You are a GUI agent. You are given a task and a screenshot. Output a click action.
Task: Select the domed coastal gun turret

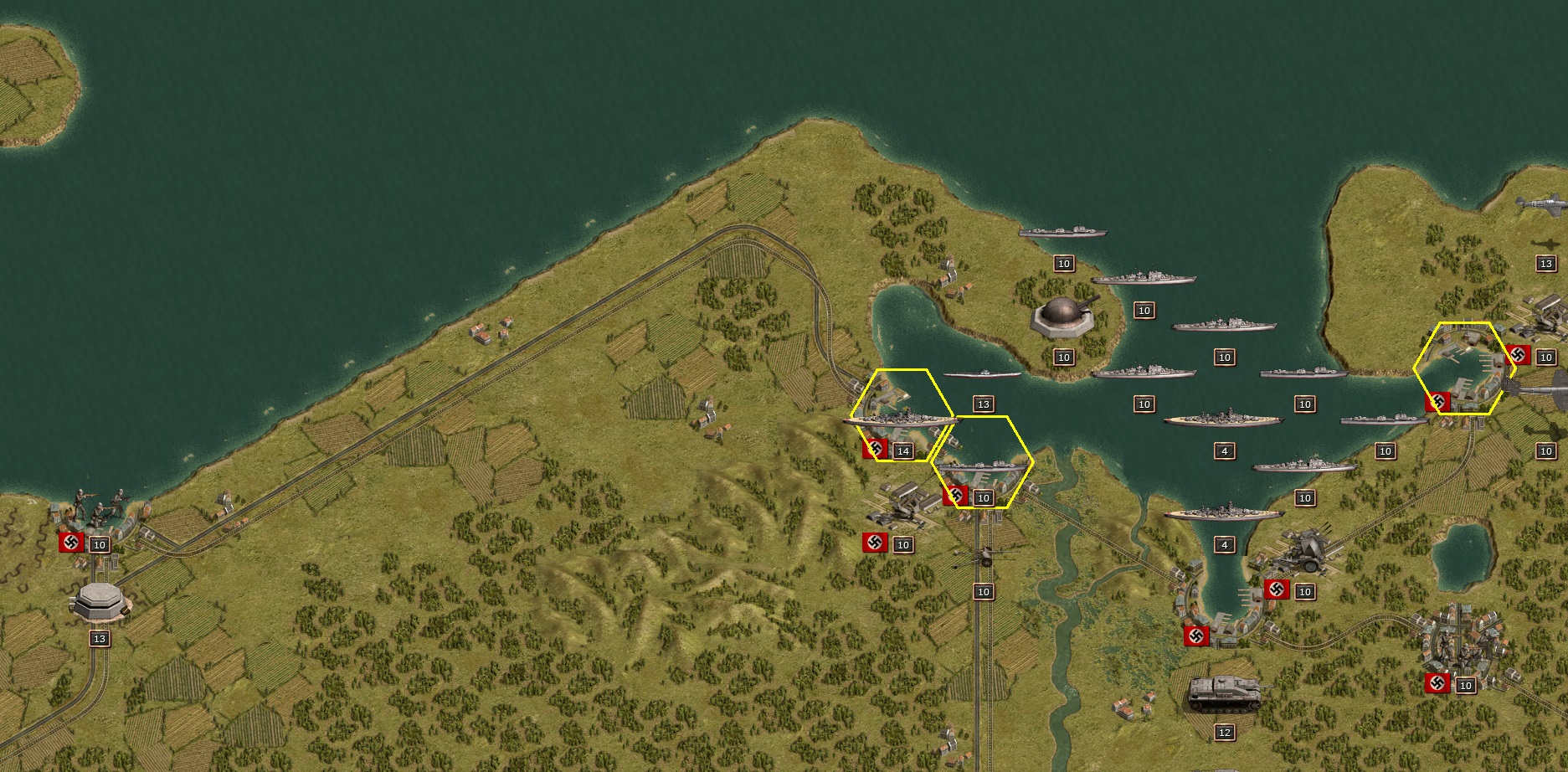(x=1063, y=317)
